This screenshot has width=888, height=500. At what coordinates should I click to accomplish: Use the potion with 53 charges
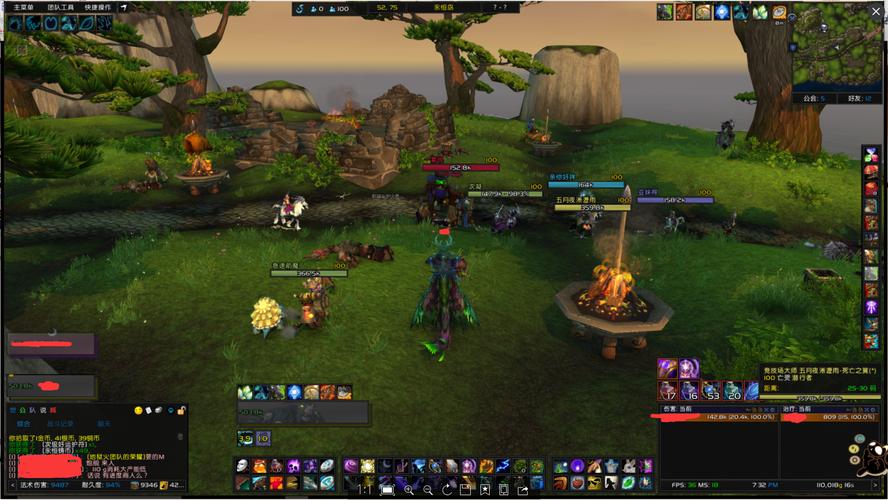pos(711,390)
